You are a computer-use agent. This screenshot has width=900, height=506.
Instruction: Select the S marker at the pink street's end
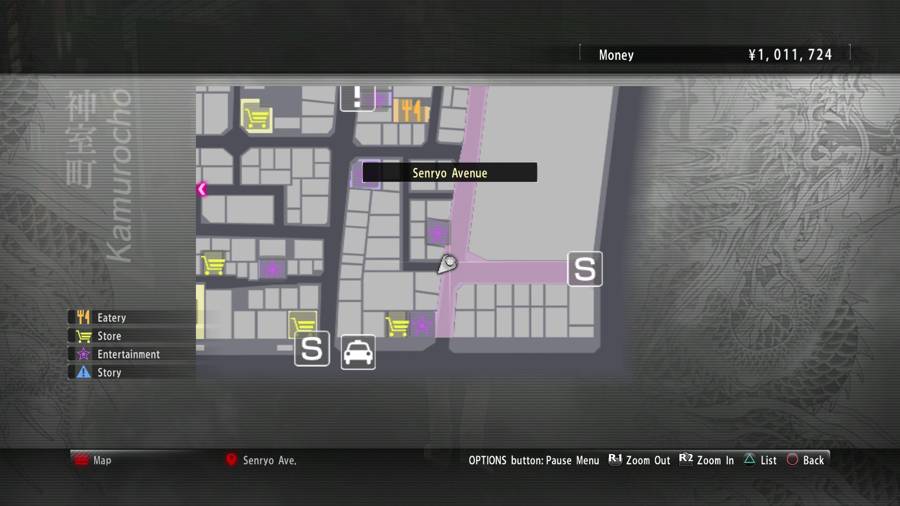[x=585, y=269]
